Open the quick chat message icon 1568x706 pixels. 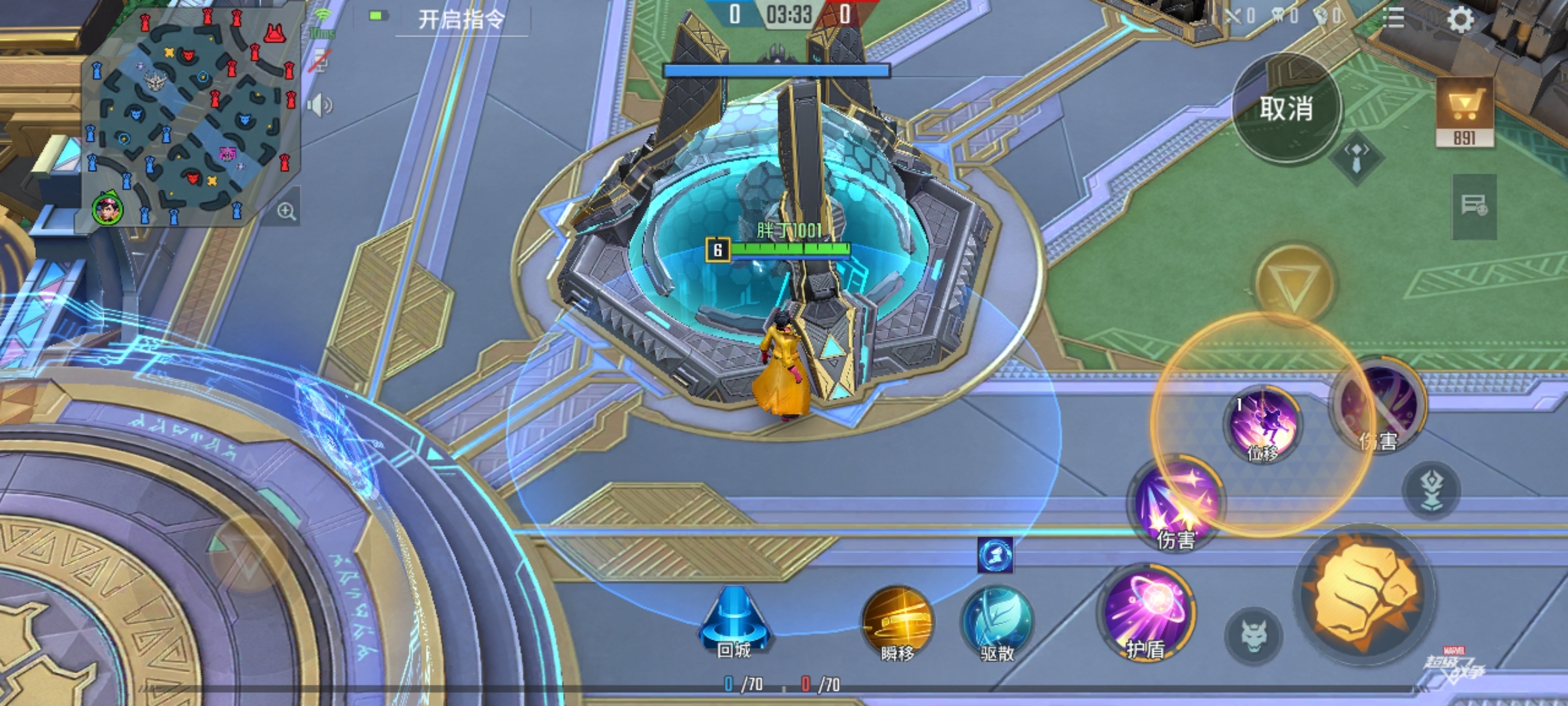[x=1474, y=206]
